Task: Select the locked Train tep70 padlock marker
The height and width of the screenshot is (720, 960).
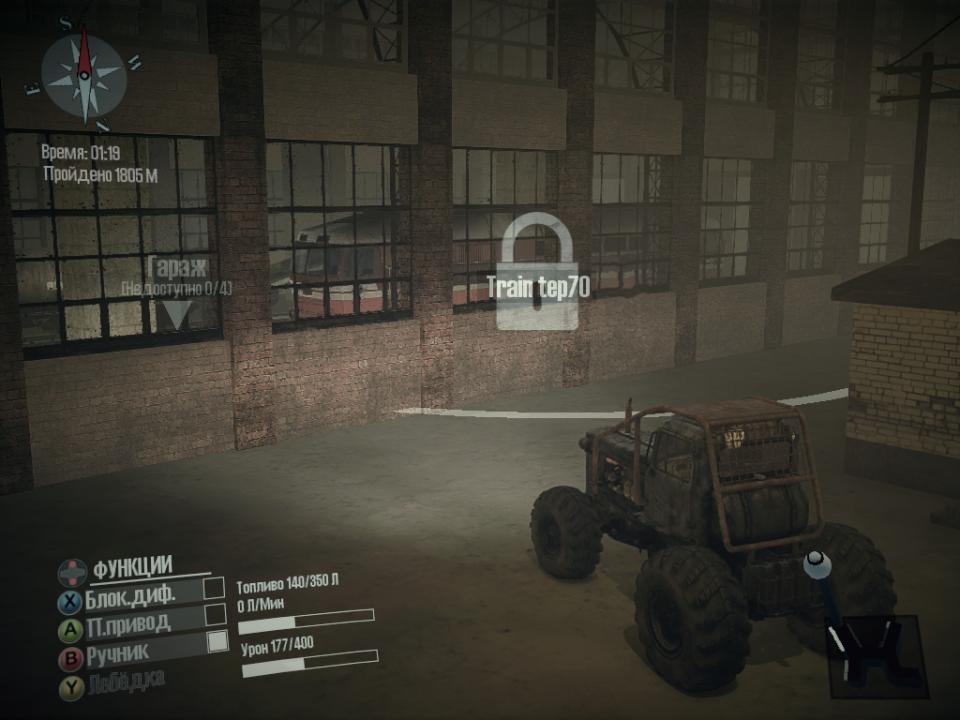Action: (x=538, y=273)
